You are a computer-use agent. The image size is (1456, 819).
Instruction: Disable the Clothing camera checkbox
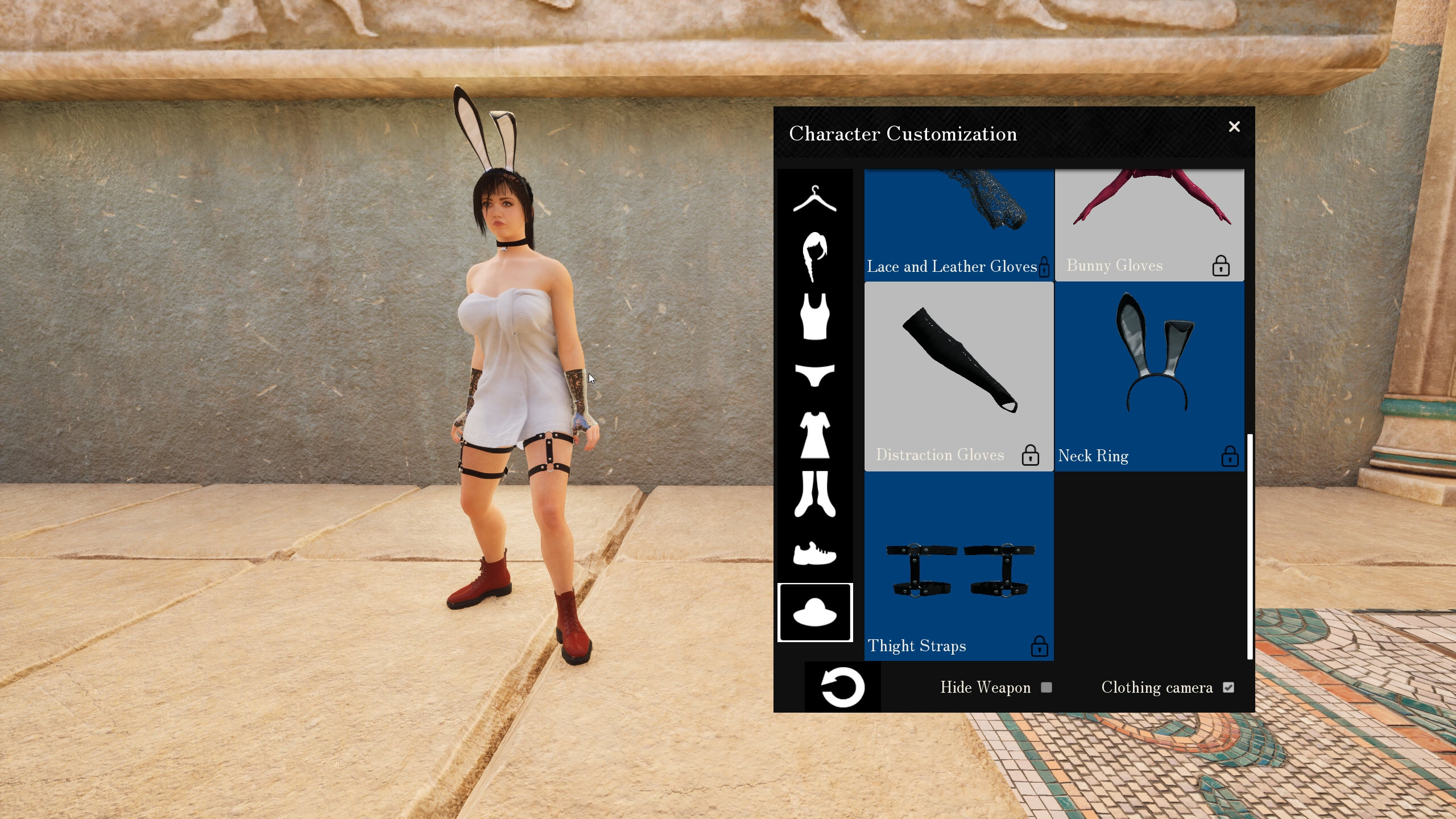[x=1228, y=688]
